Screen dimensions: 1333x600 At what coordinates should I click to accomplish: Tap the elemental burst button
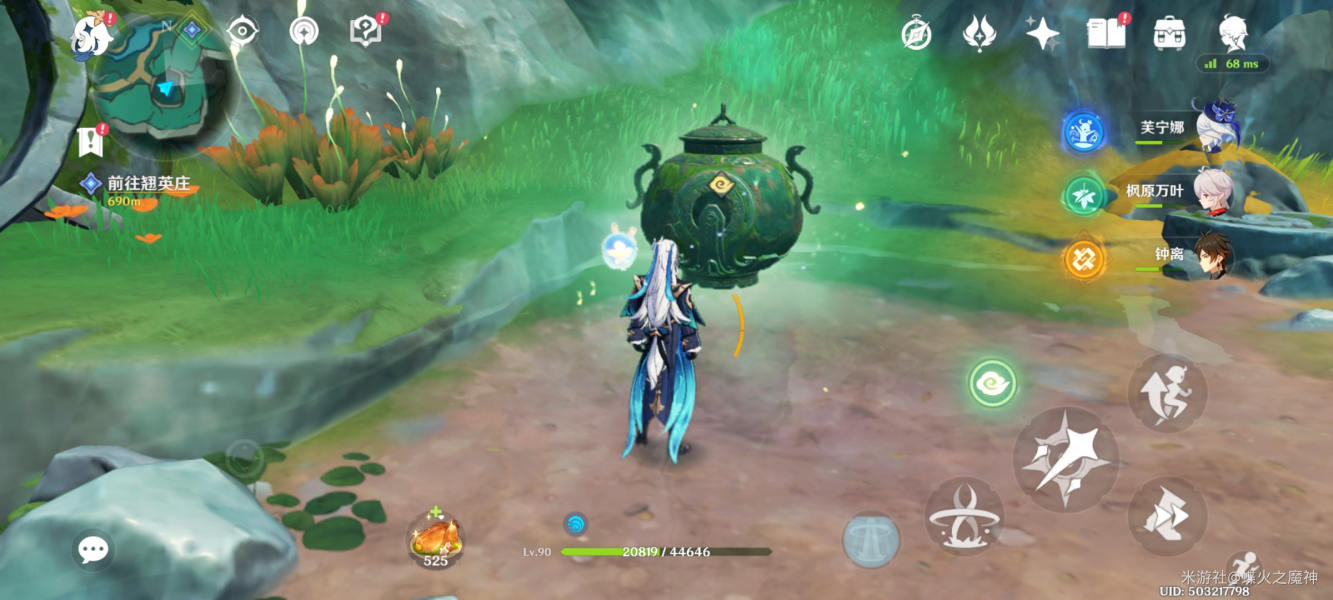pos(871,540)
